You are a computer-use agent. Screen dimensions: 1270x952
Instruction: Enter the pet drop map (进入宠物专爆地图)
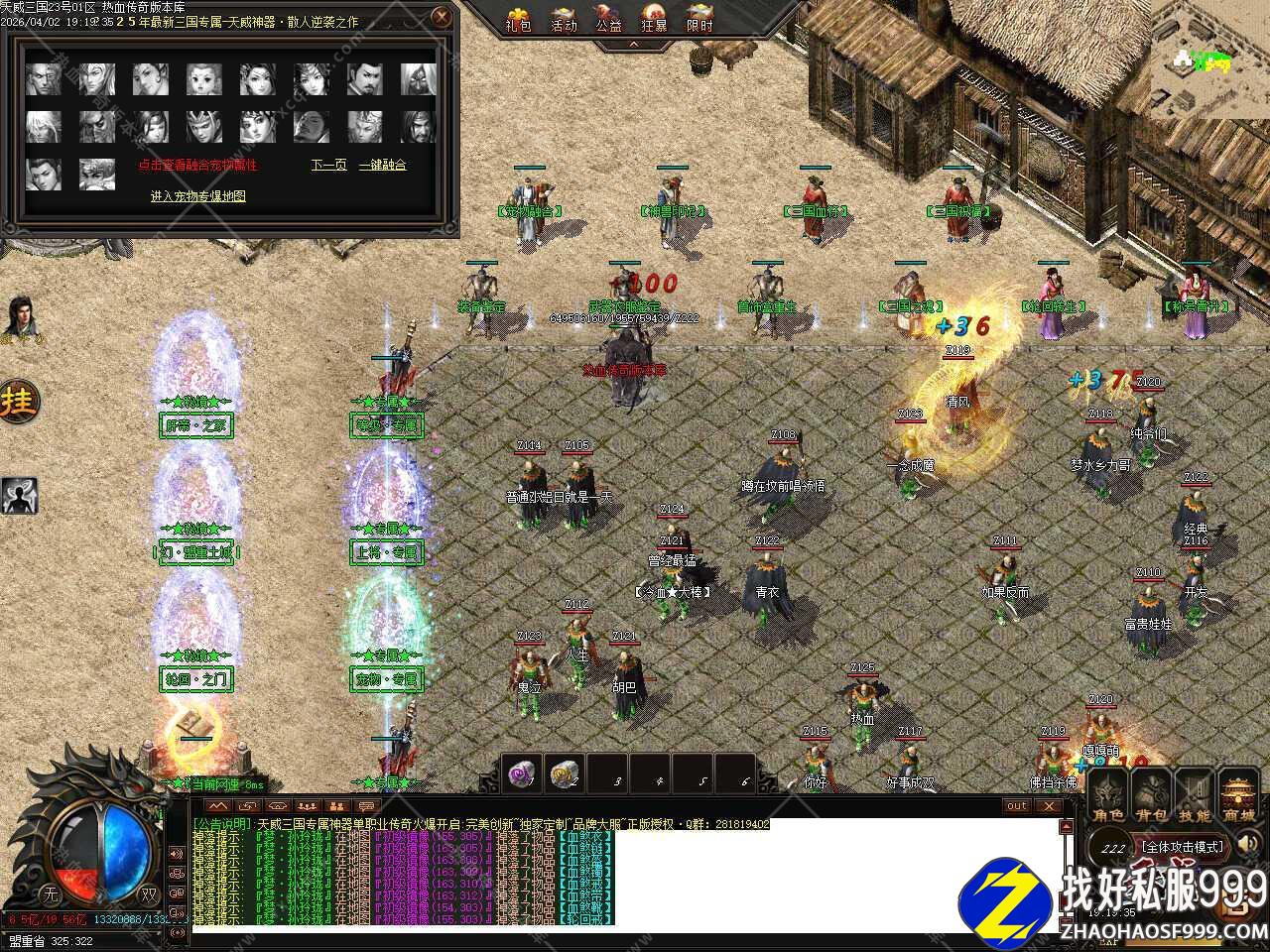point(198,196)
